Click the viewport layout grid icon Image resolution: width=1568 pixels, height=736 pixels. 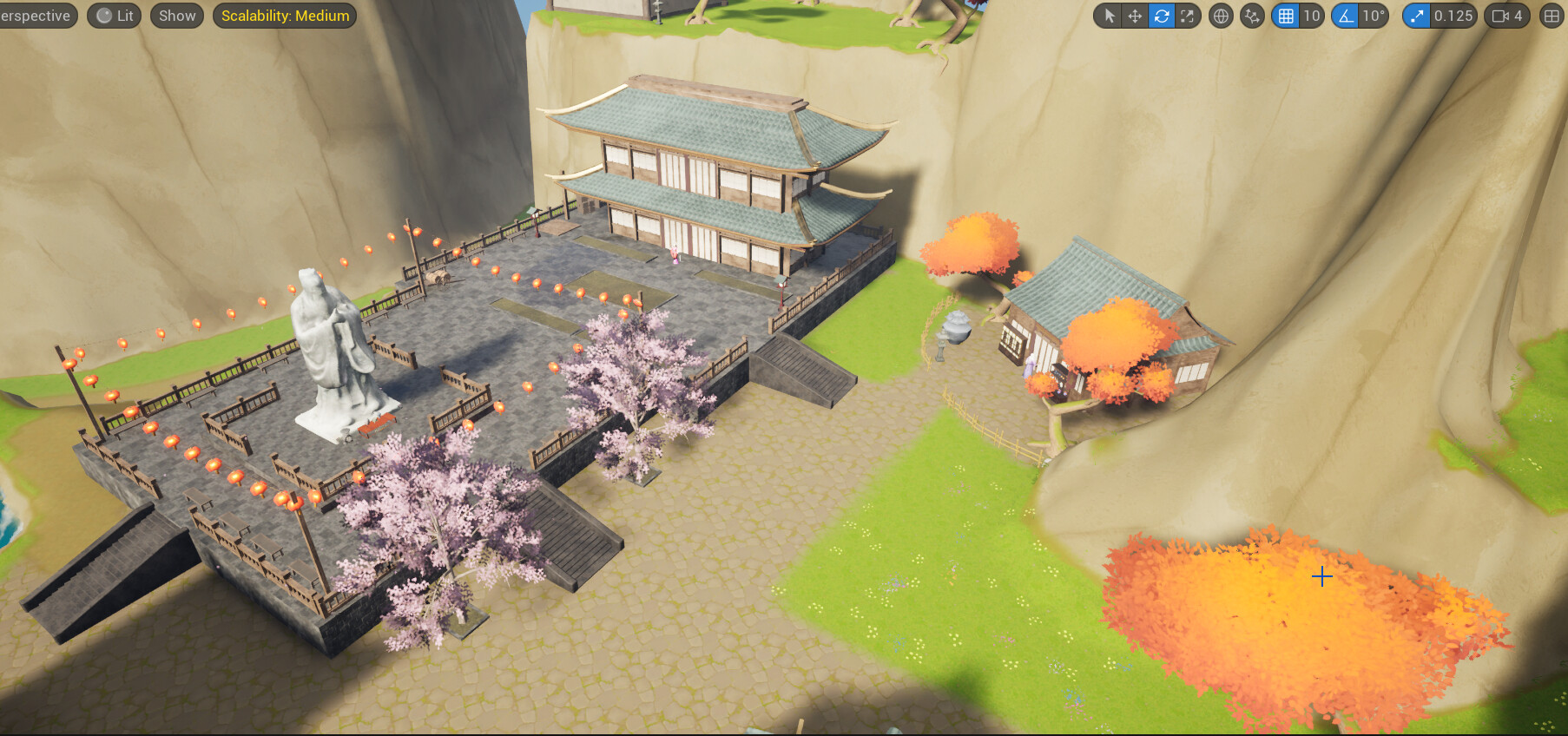[1551, 16]
